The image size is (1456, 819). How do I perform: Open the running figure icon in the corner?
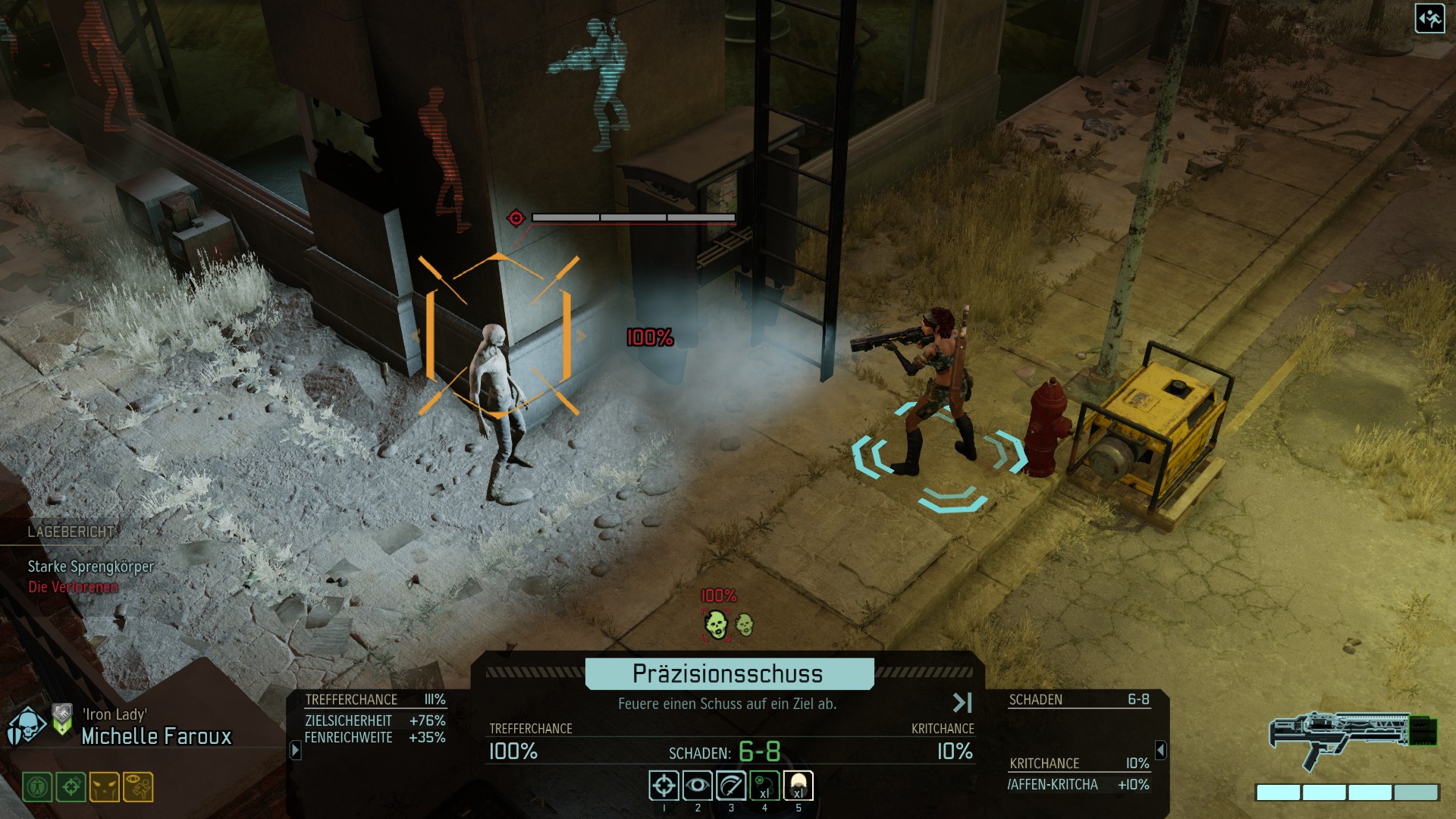(1429, 19)
